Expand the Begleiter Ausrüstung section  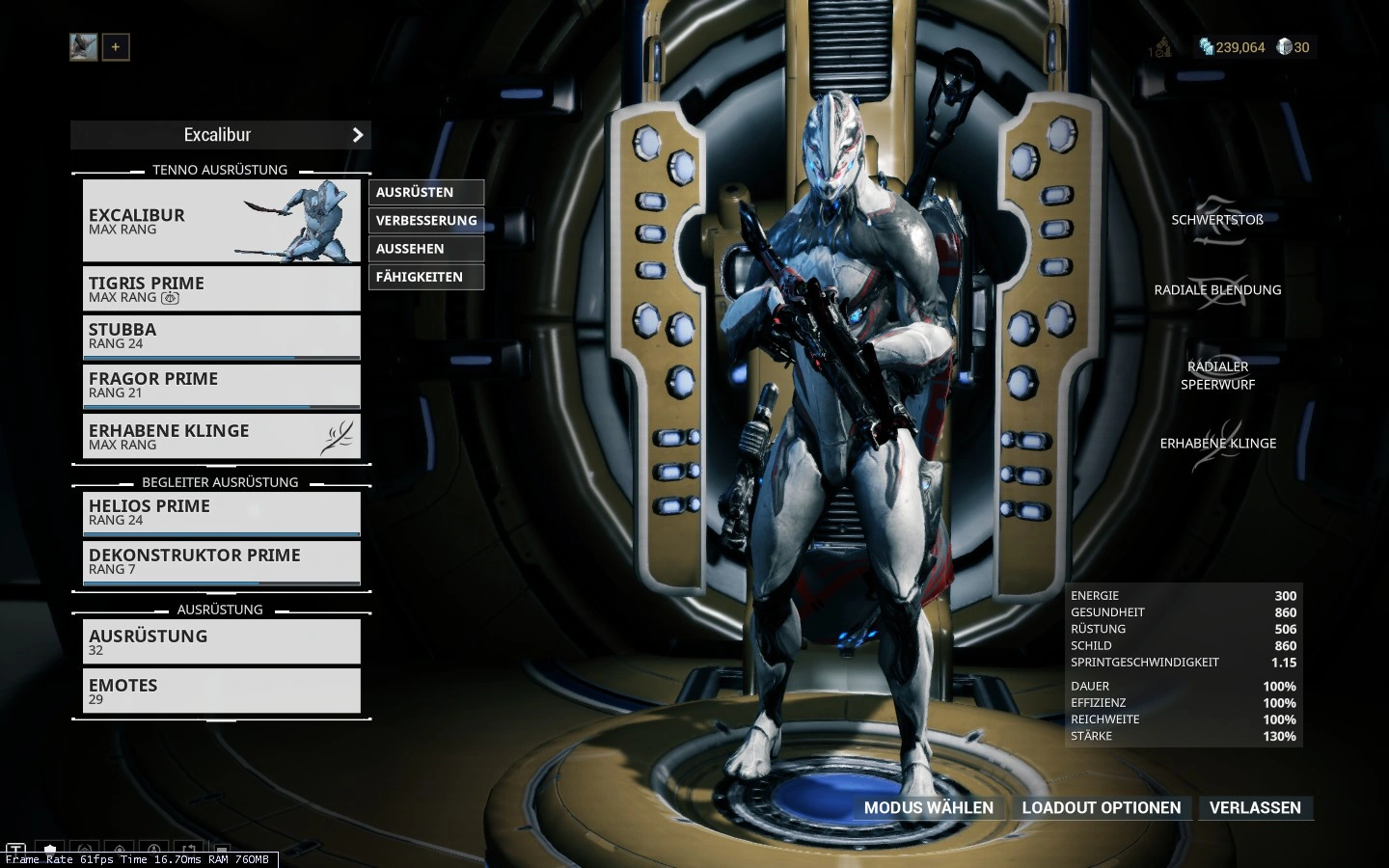[x=220, y=482]
